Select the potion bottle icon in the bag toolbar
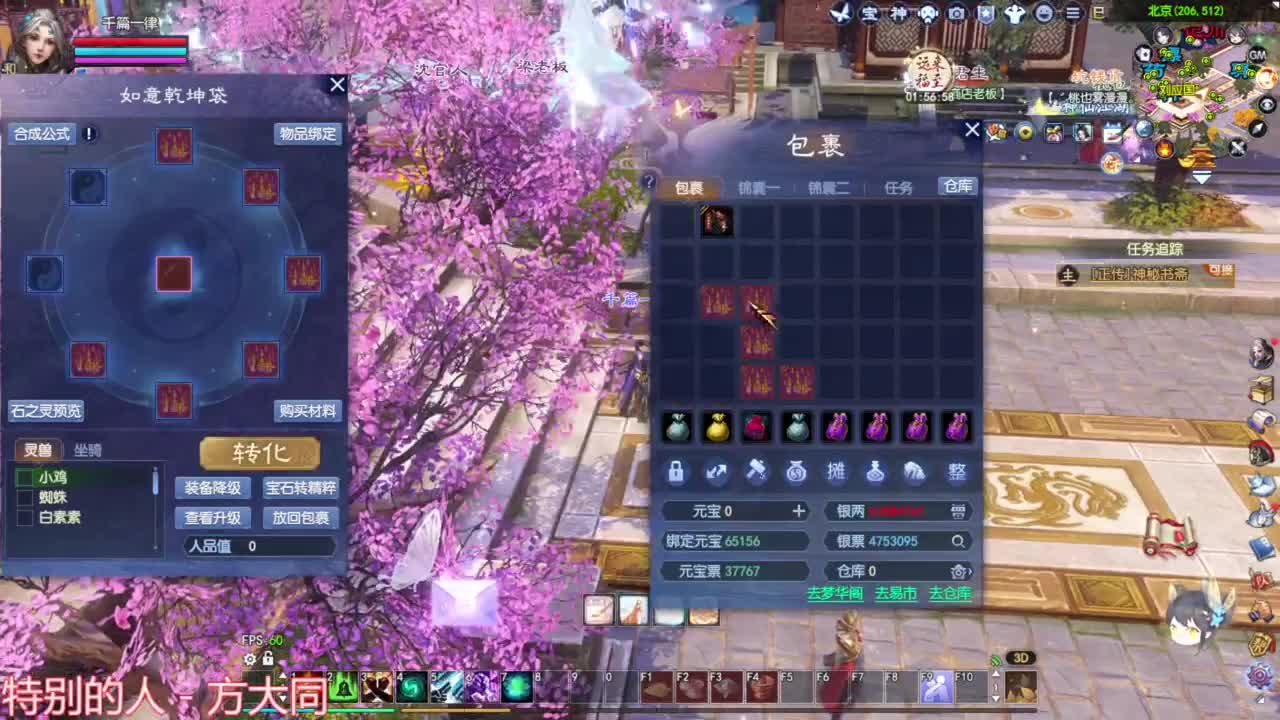 point(877,473)
